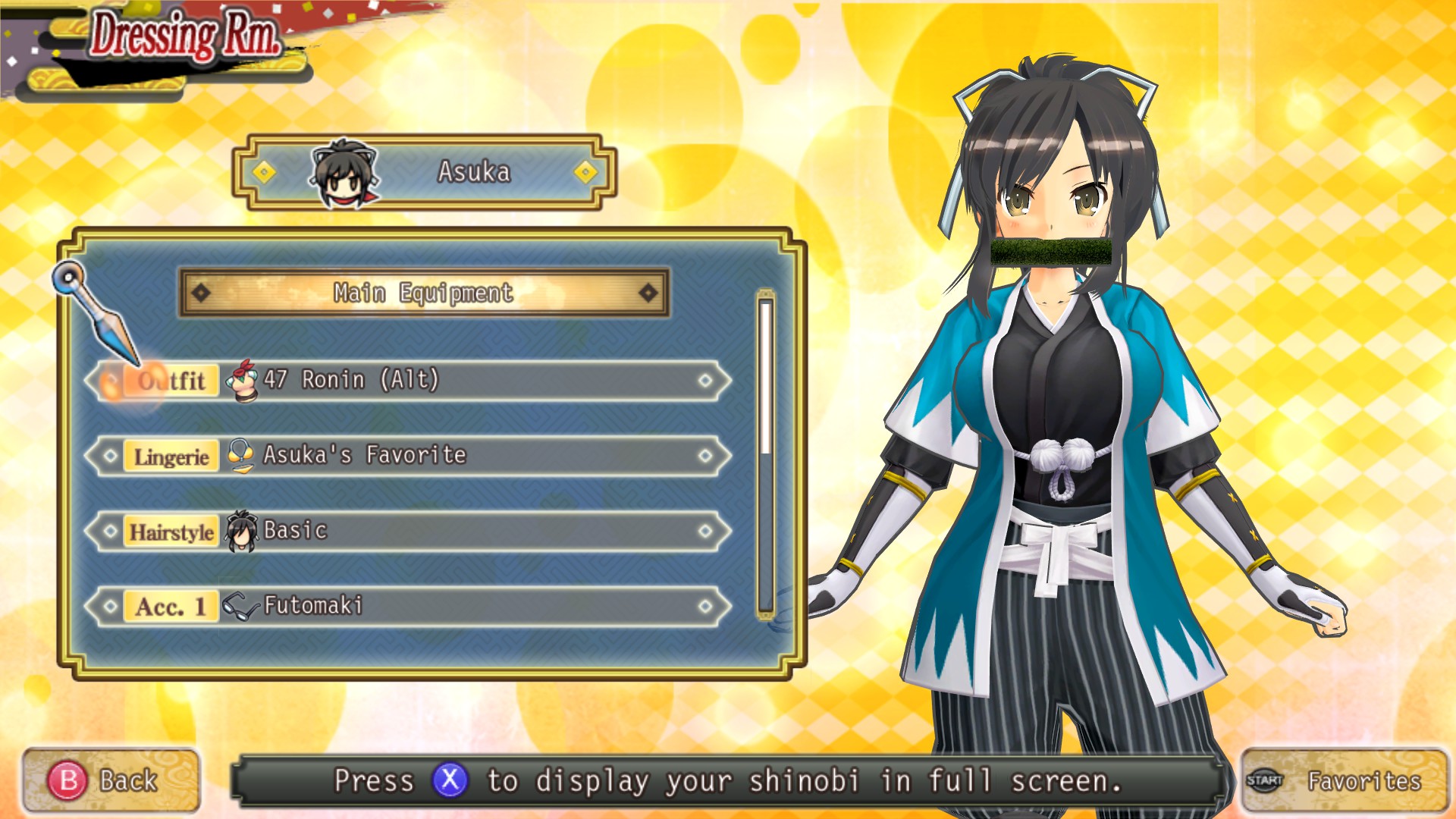Click the left arrow on the Lingerie row
Viewport: 1456px width, 819px height.
[x=111, y=456]
